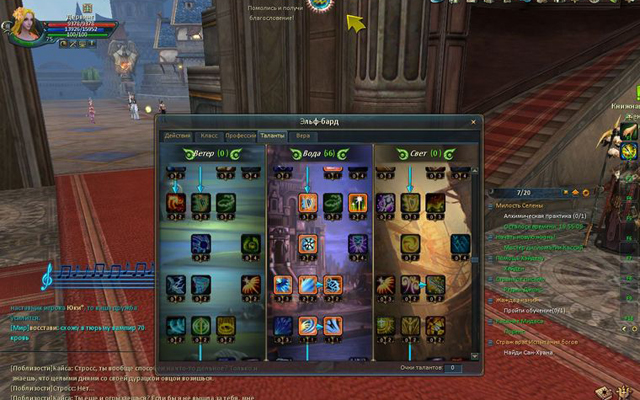The image size is (640, 400).
Task: Select the snowflake talent in the Вода tree
Action: click(308, 244)
